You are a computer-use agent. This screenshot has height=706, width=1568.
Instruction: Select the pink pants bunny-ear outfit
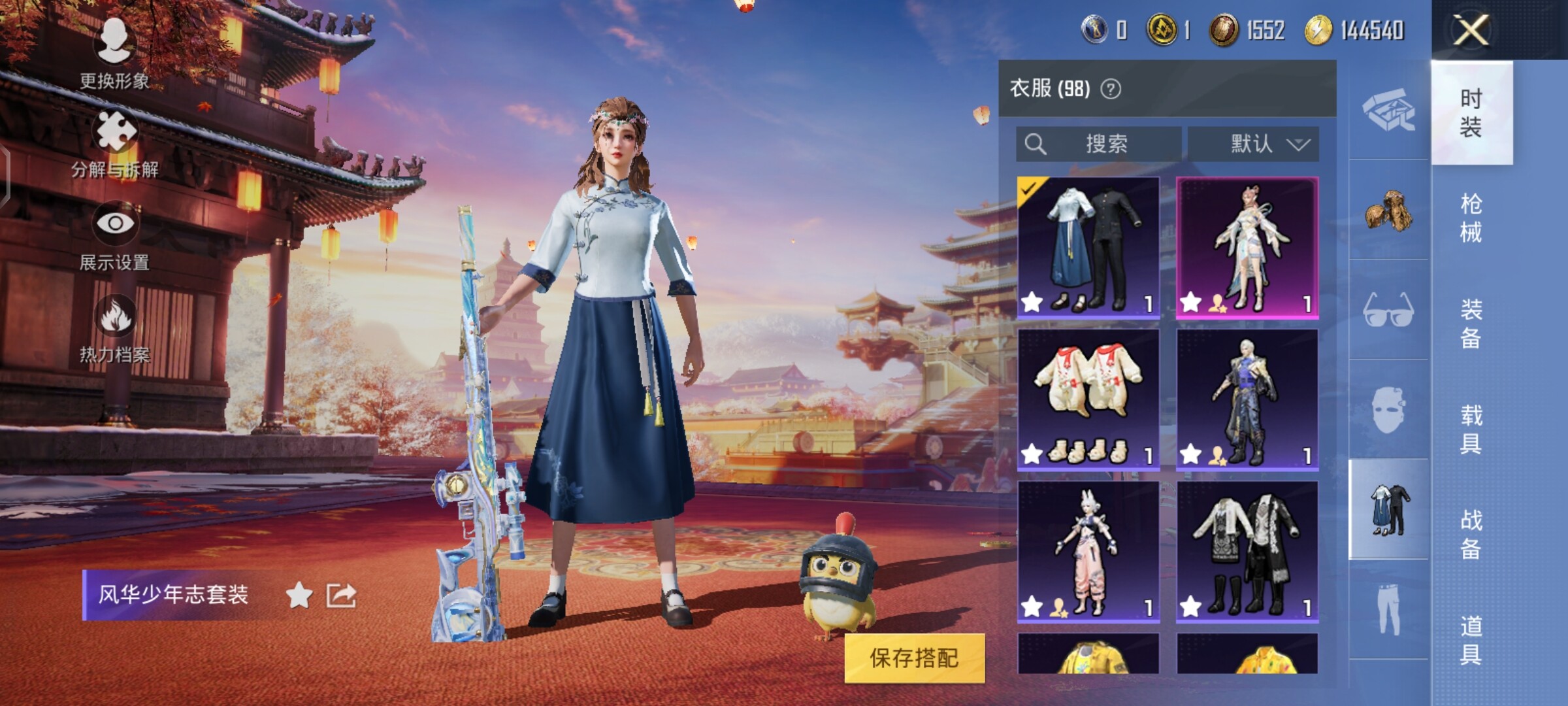[x=1088, y=551]
